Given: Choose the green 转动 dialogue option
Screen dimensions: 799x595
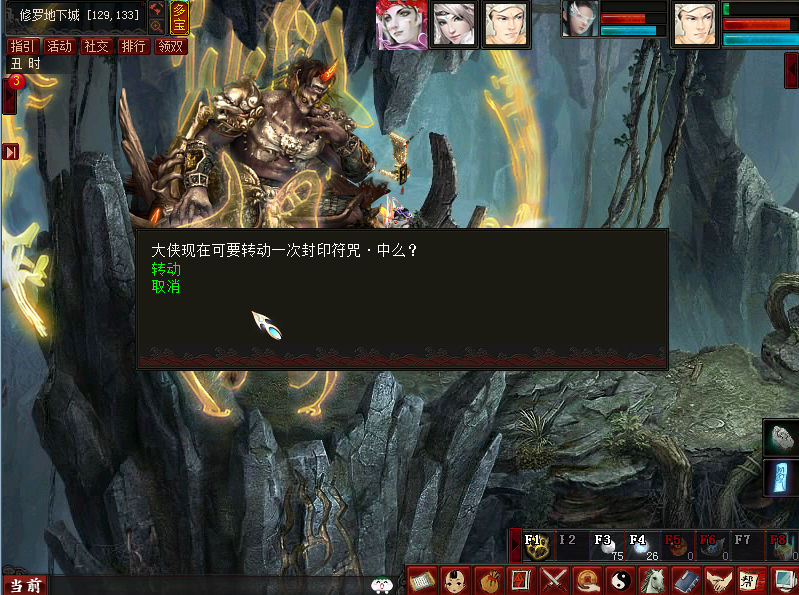Looking at the screenshot, I should point(166,270).
